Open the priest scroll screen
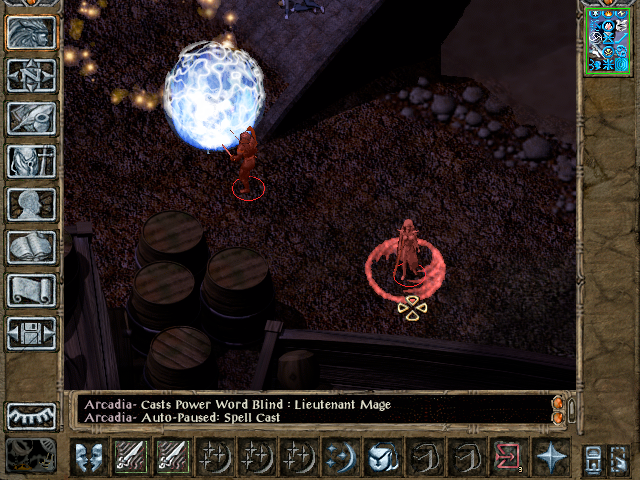Viewport: 640px width, 480px height. point(32,289)
